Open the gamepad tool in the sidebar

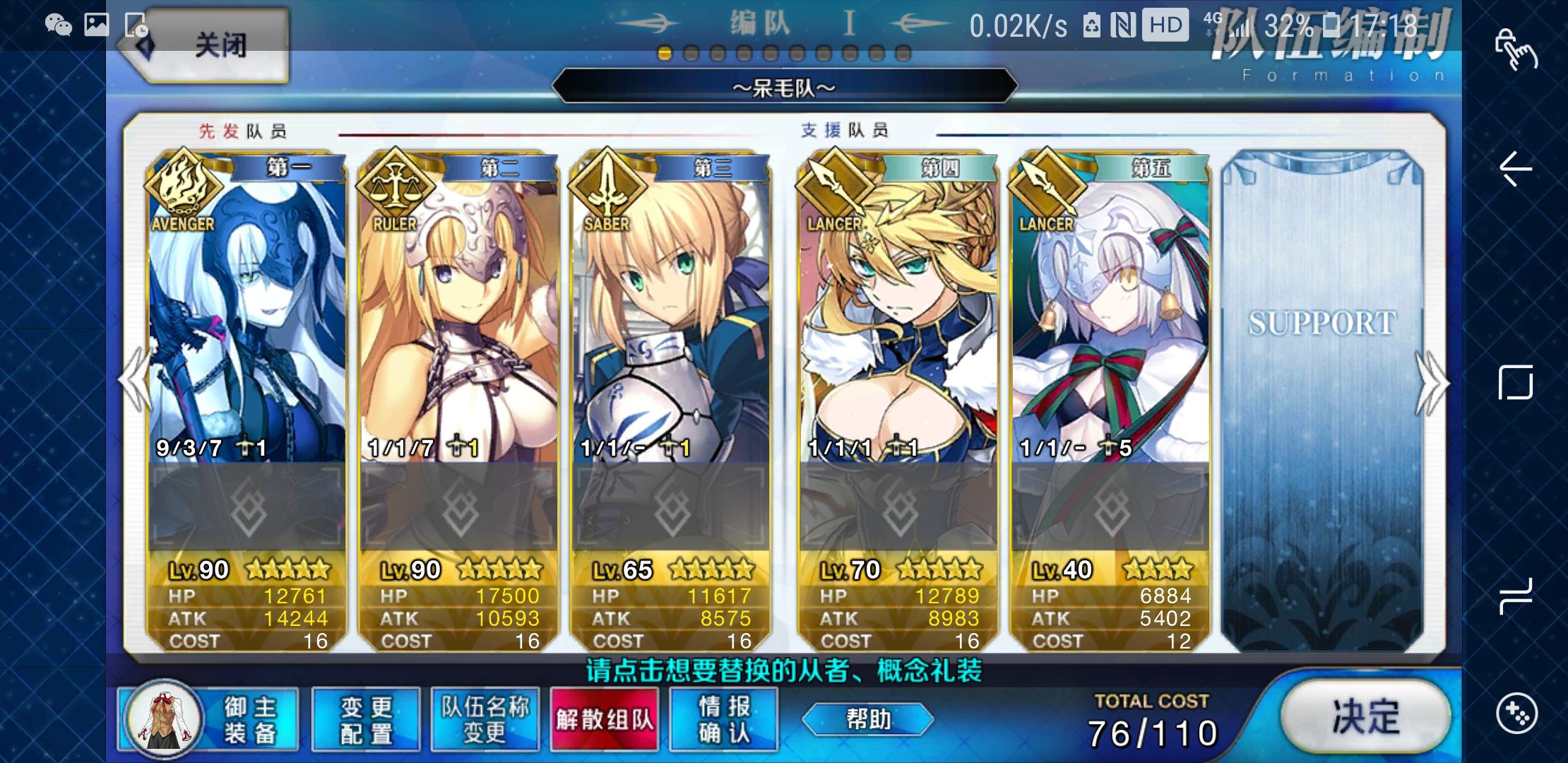click(1516, 713)
